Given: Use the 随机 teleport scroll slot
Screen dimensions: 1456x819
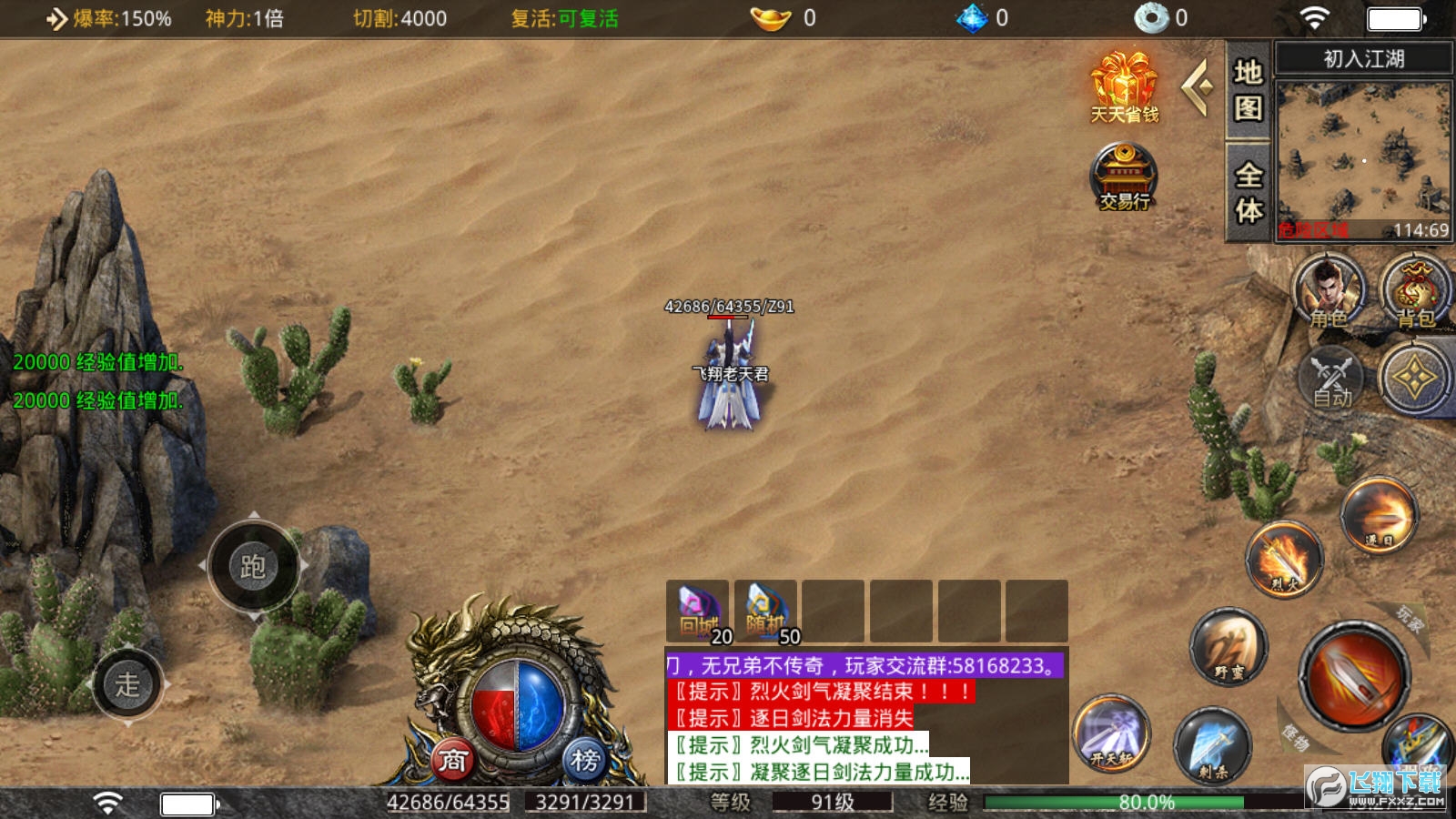Looking at the screenshot, I should pos(766,612).
